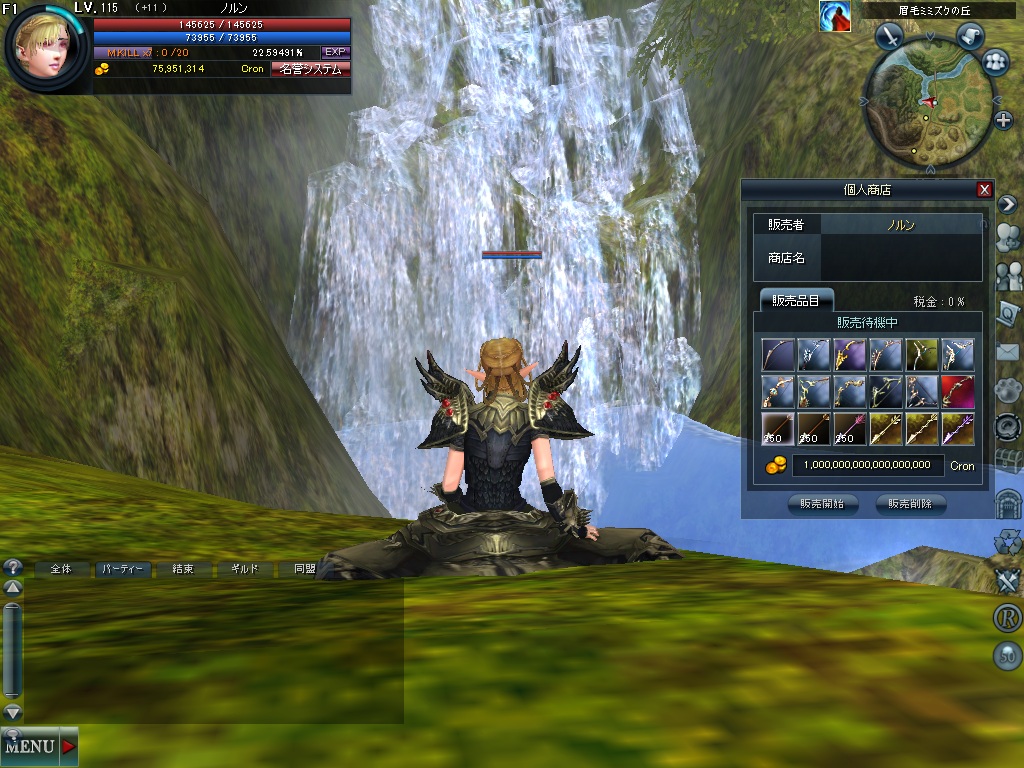Click the 販売開始 start selling button
Image resolution: width=1024 pixels, height=768 pixels.
point(822,504)
